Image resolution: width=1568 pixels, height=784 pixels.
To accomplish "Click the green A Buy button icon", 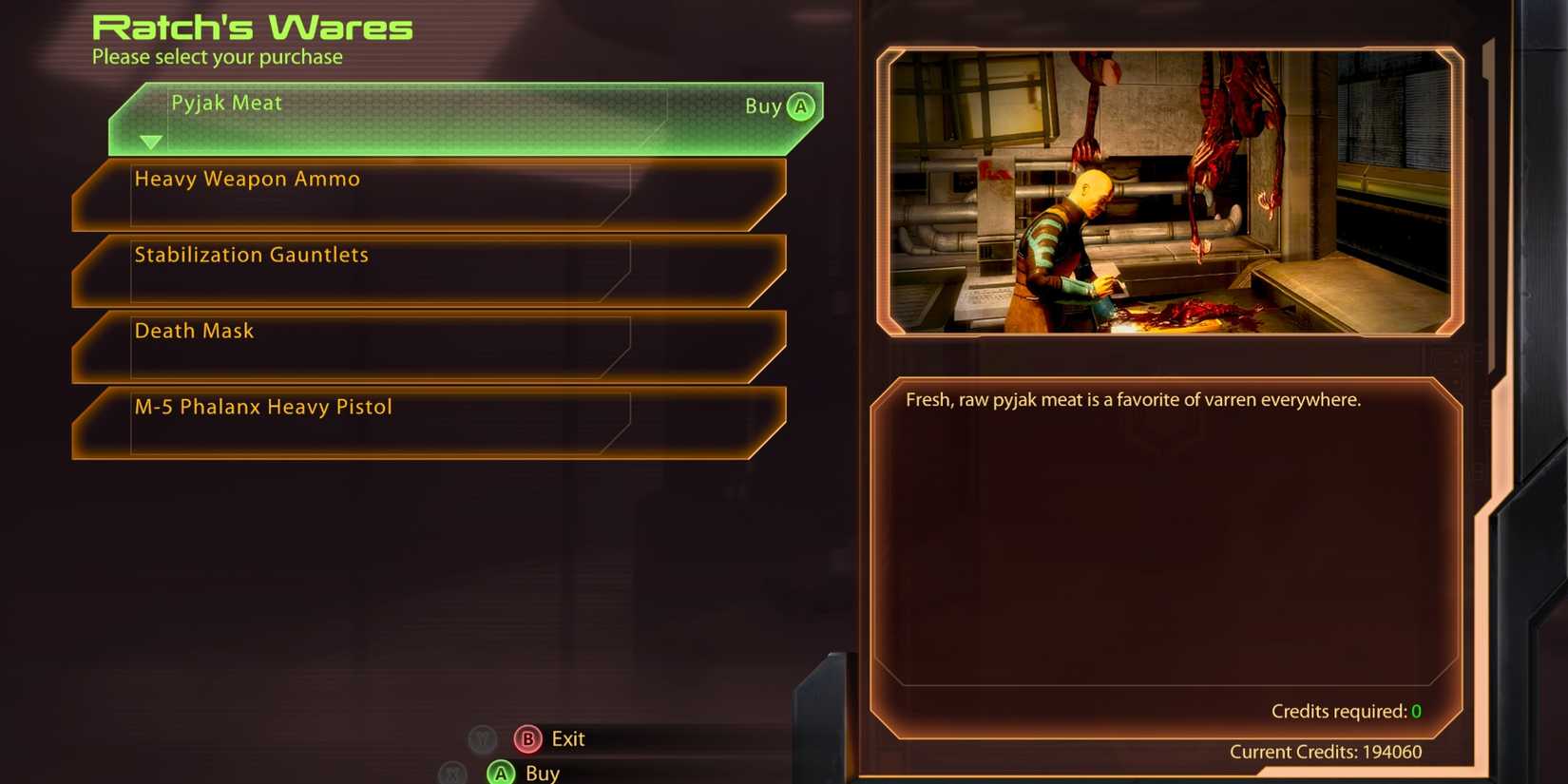I will tap(501, 773).
